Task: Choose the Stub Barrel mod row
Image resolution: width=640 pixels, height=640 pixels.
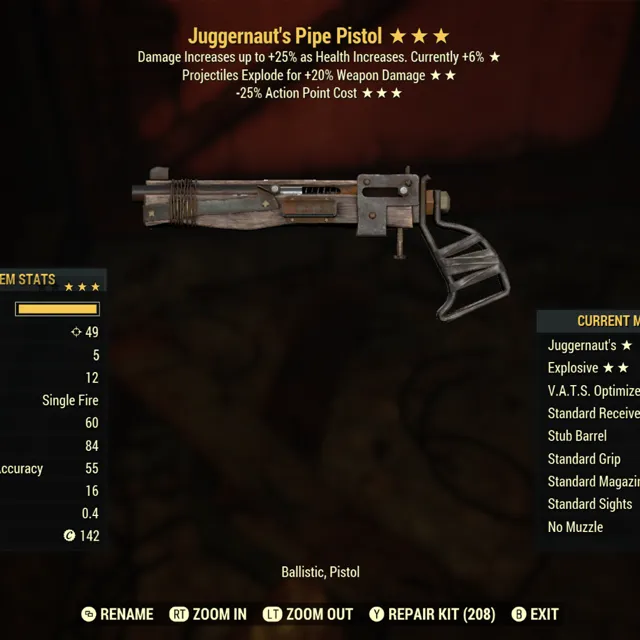Action: coord(590,436)
